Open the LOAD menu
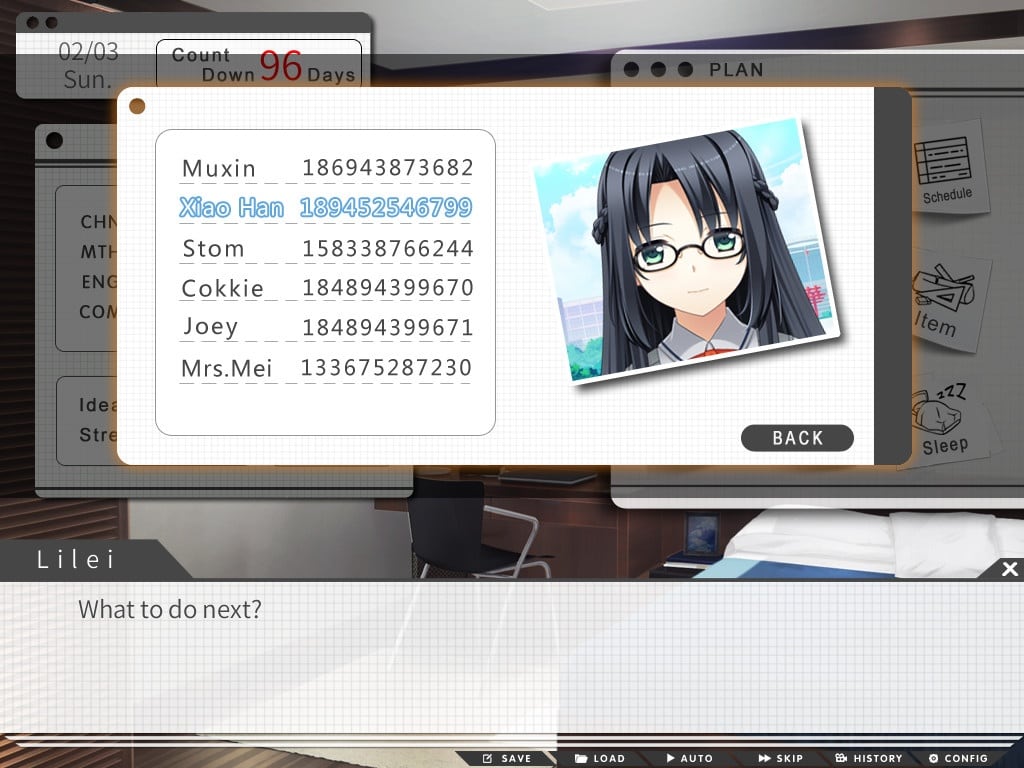The image size is (1024, 768). pos(600,758)
